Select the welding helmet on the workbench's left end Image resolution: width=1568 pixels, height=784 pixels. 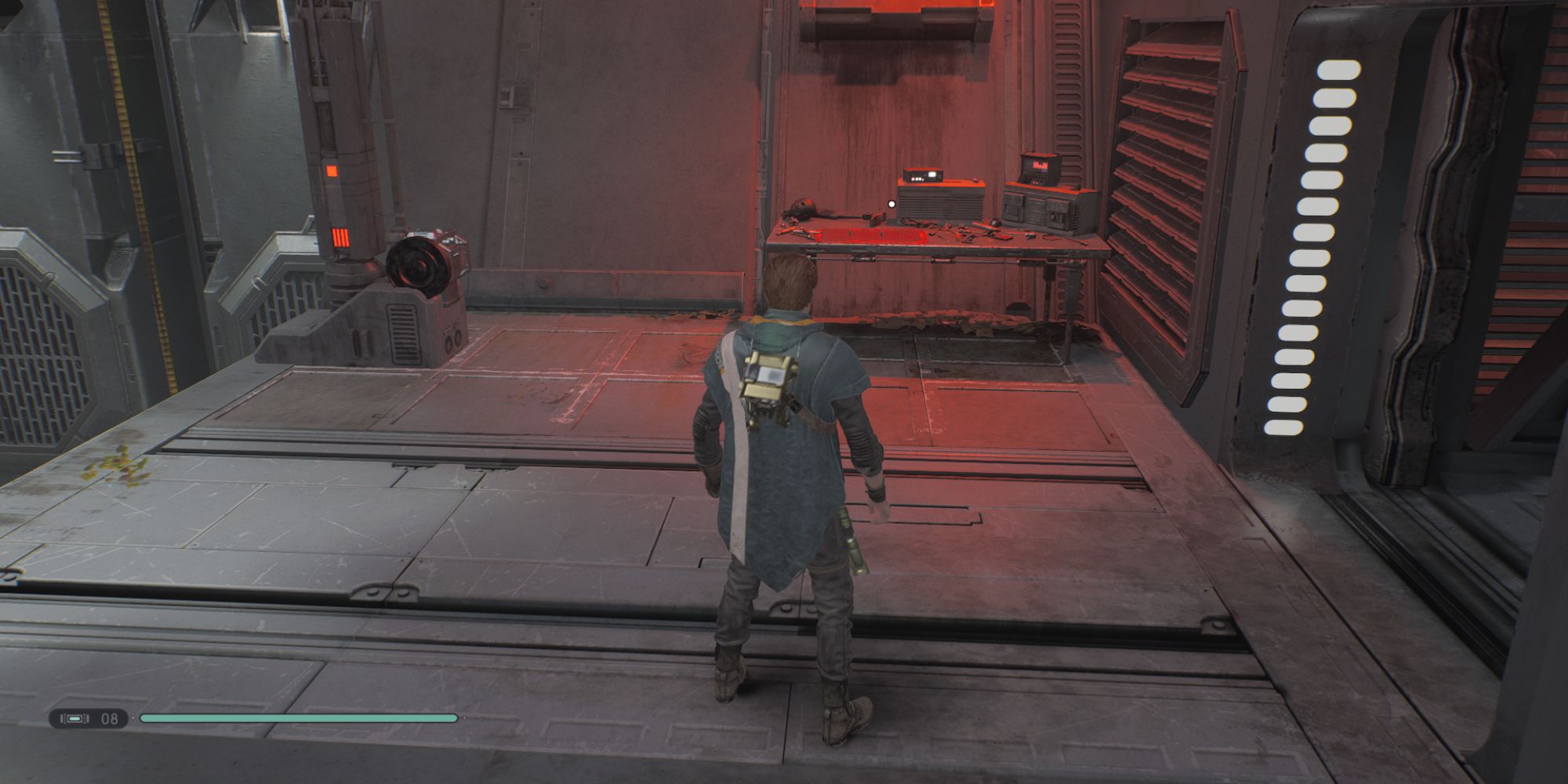click(x=803, y=206)
